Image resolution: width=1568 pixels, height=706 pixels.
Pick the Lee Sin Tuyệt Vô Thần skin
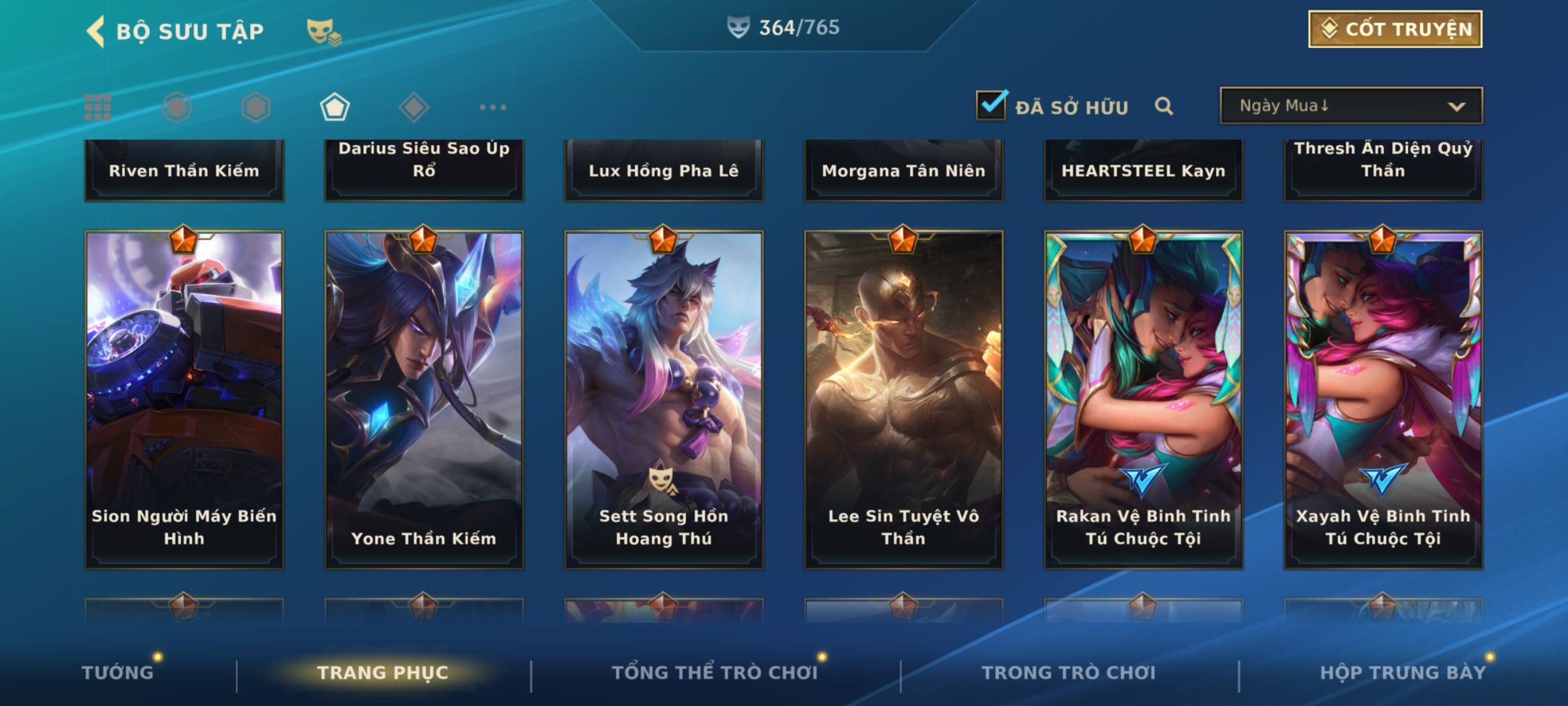click(x=904, y=399)
